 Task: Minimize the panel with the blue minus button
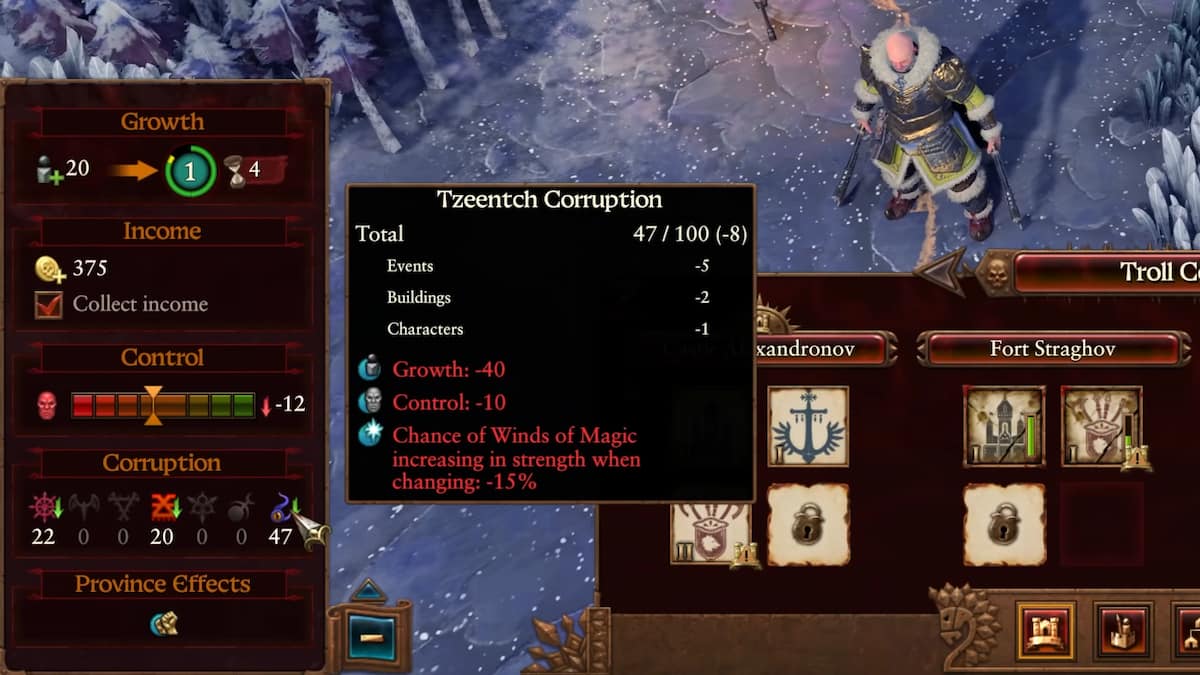tap(371, 638)
